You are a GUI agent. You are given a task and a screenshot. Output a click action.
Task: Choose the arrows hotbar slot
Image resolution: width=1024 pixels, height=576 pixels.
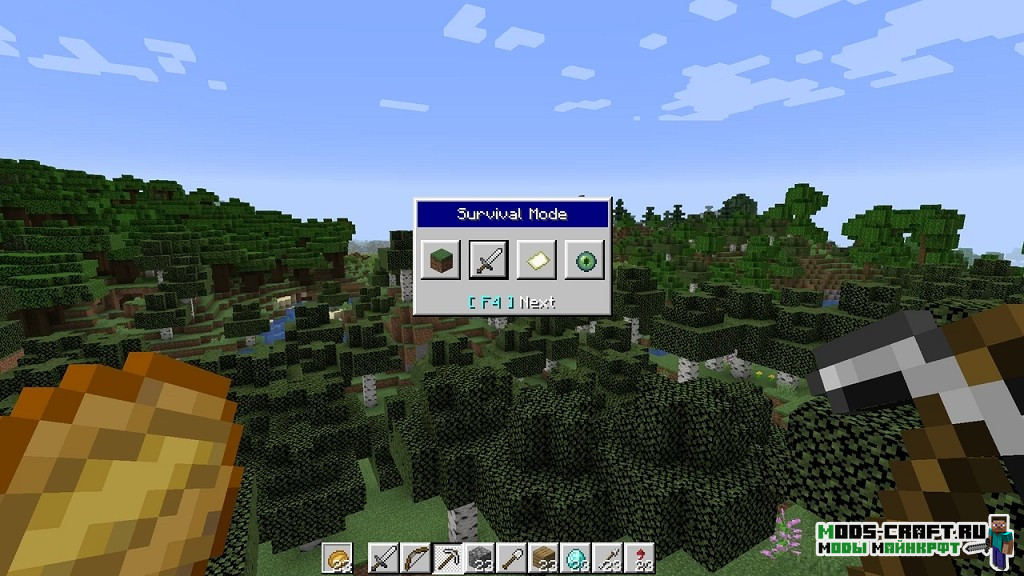(x=609, y=559)
